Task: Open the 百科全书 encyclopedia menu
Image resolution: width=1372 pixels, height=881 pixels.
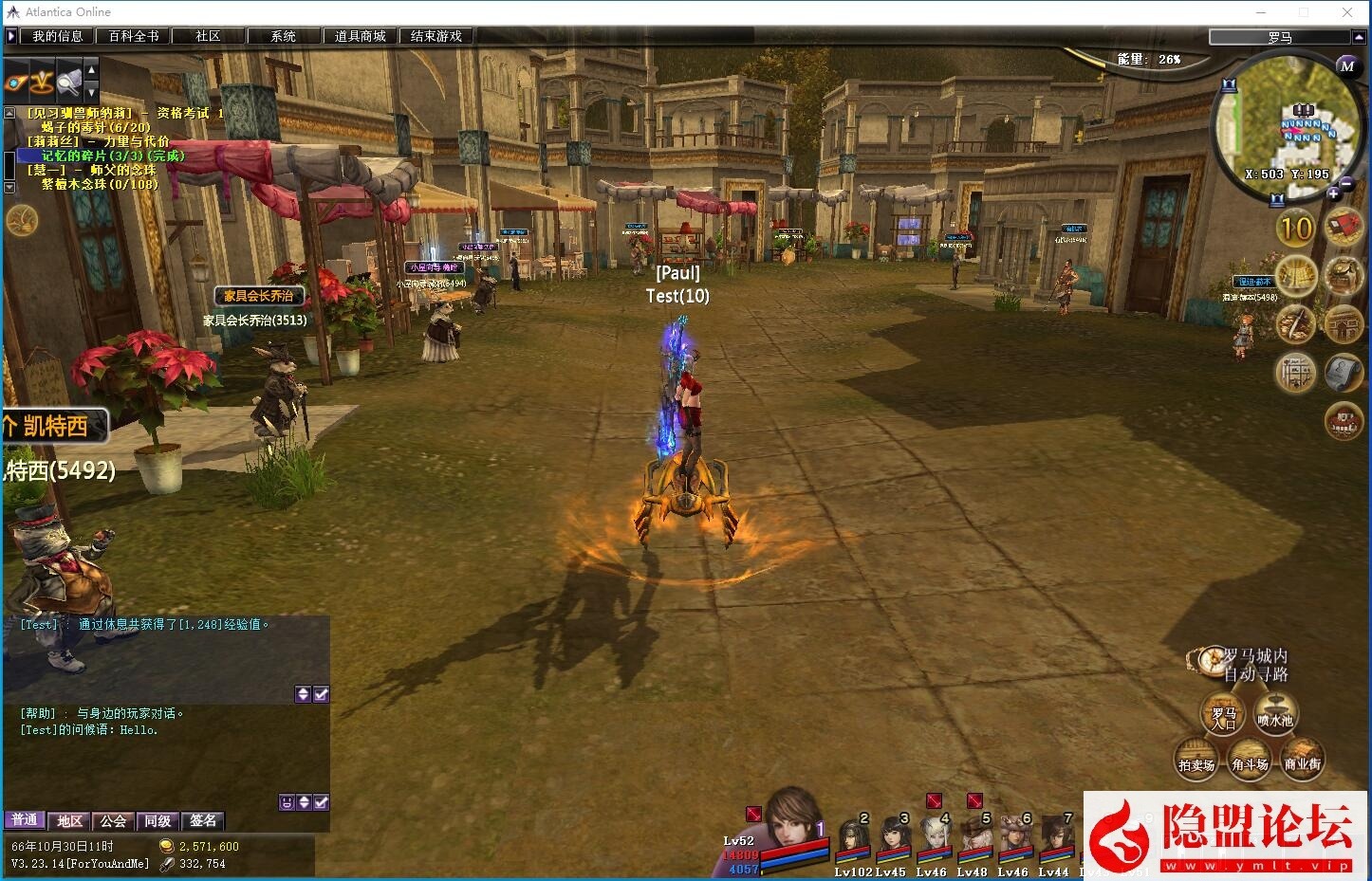Action: (134, 36)
